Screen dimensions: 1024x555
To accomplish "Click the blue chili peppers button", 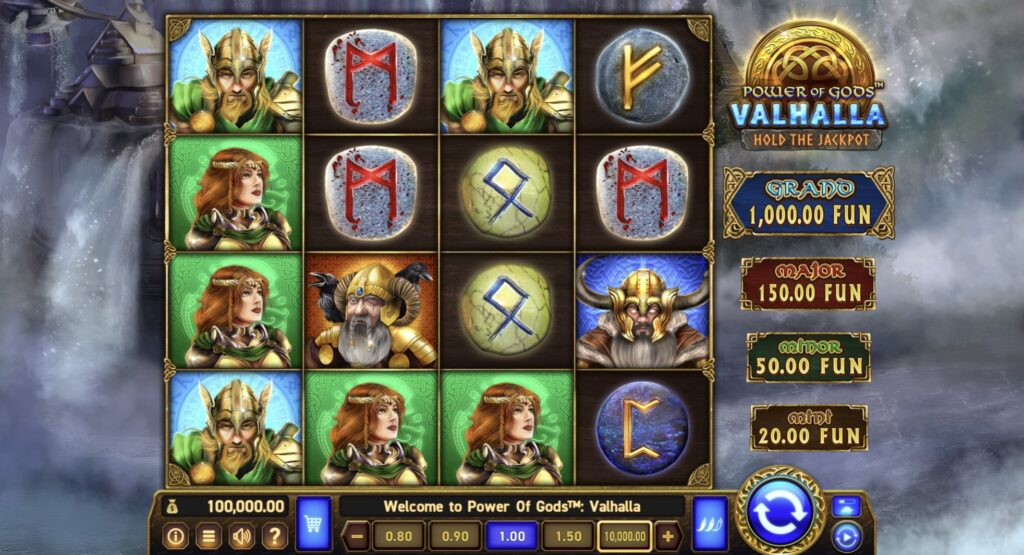I will (710, 522).
